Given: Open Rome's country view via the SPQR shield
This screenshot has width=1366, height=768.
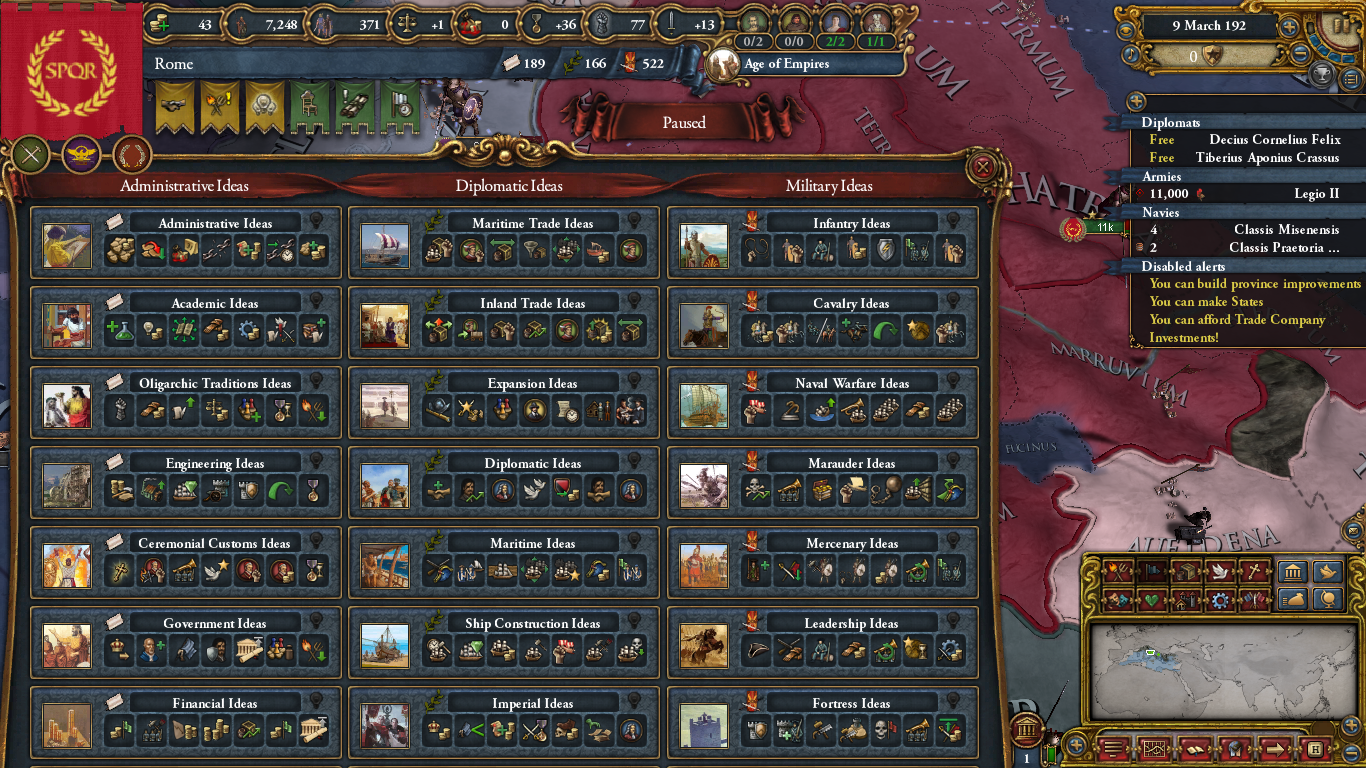Looking at the screenshot, I should 70,65.
